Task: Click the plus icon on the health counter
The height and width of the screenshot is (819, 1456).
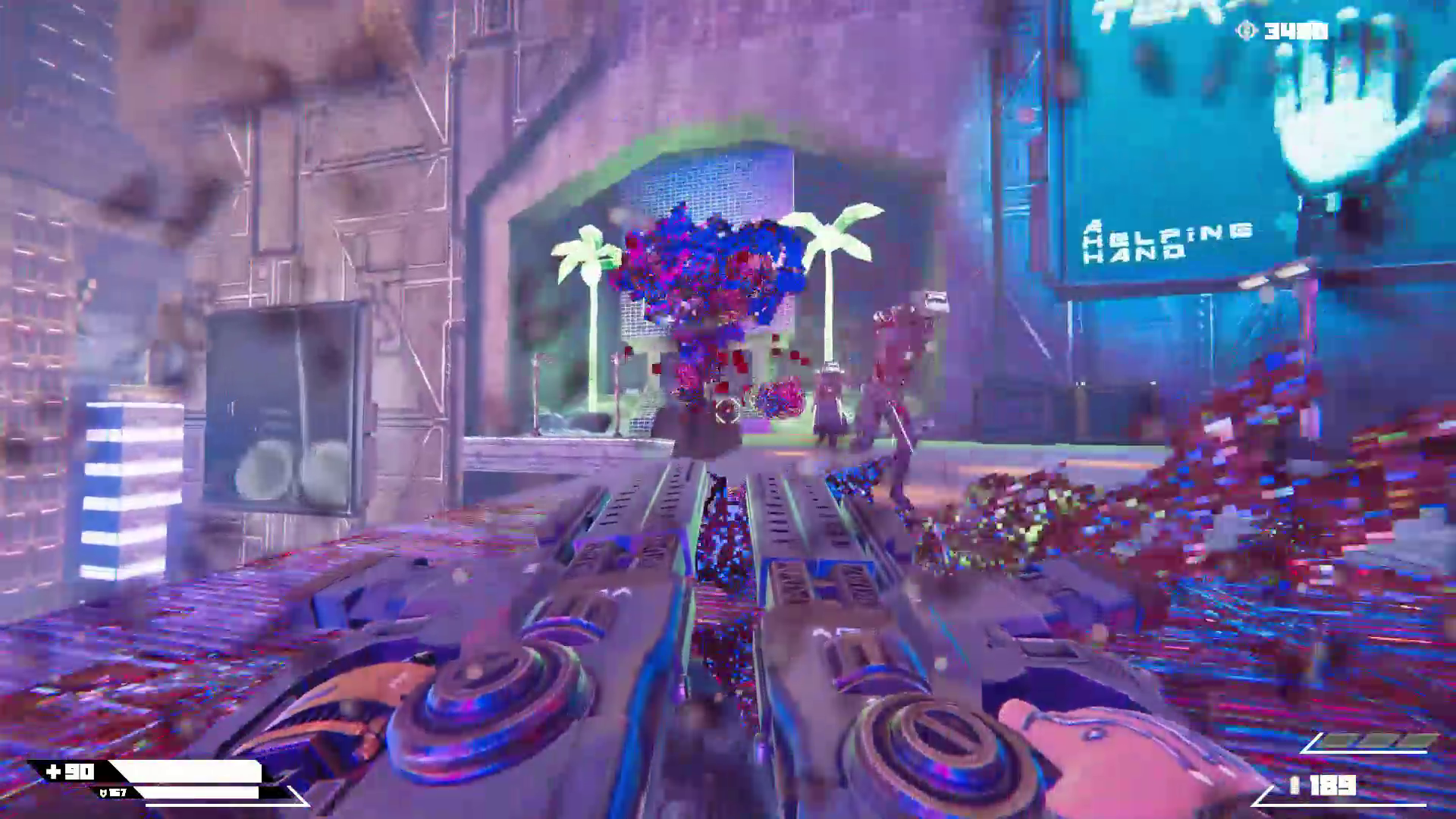Action: [x=53, y=771]
